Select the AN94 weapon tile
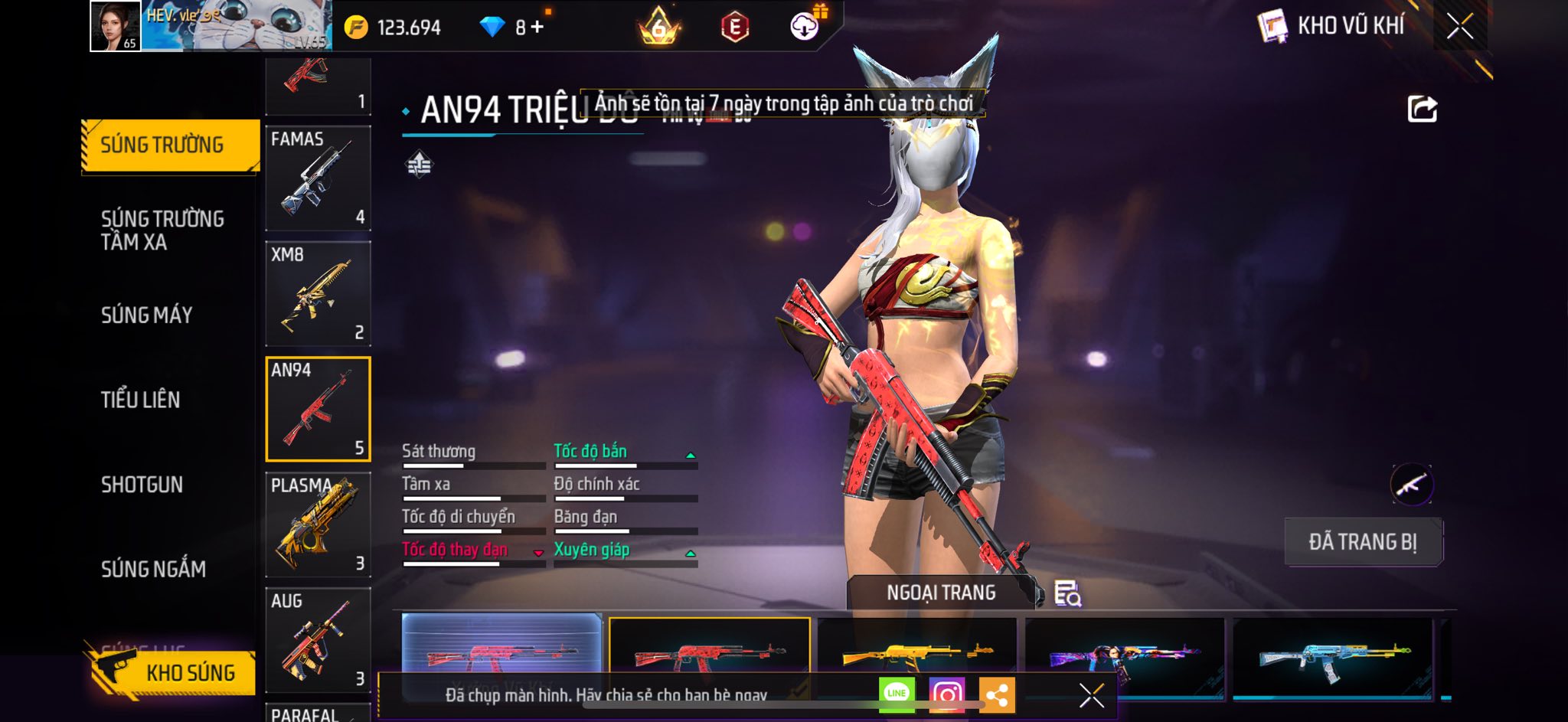 point(318,410)
